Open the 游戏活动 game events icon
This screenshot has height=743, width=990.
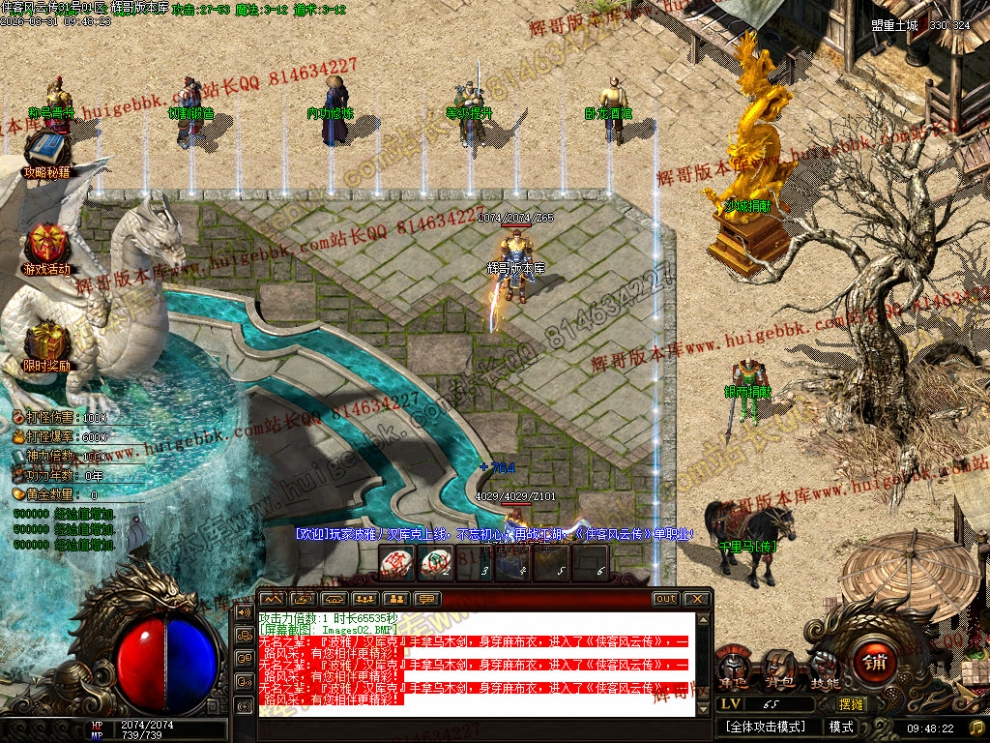pyautogui.click(x=47, y=246)
